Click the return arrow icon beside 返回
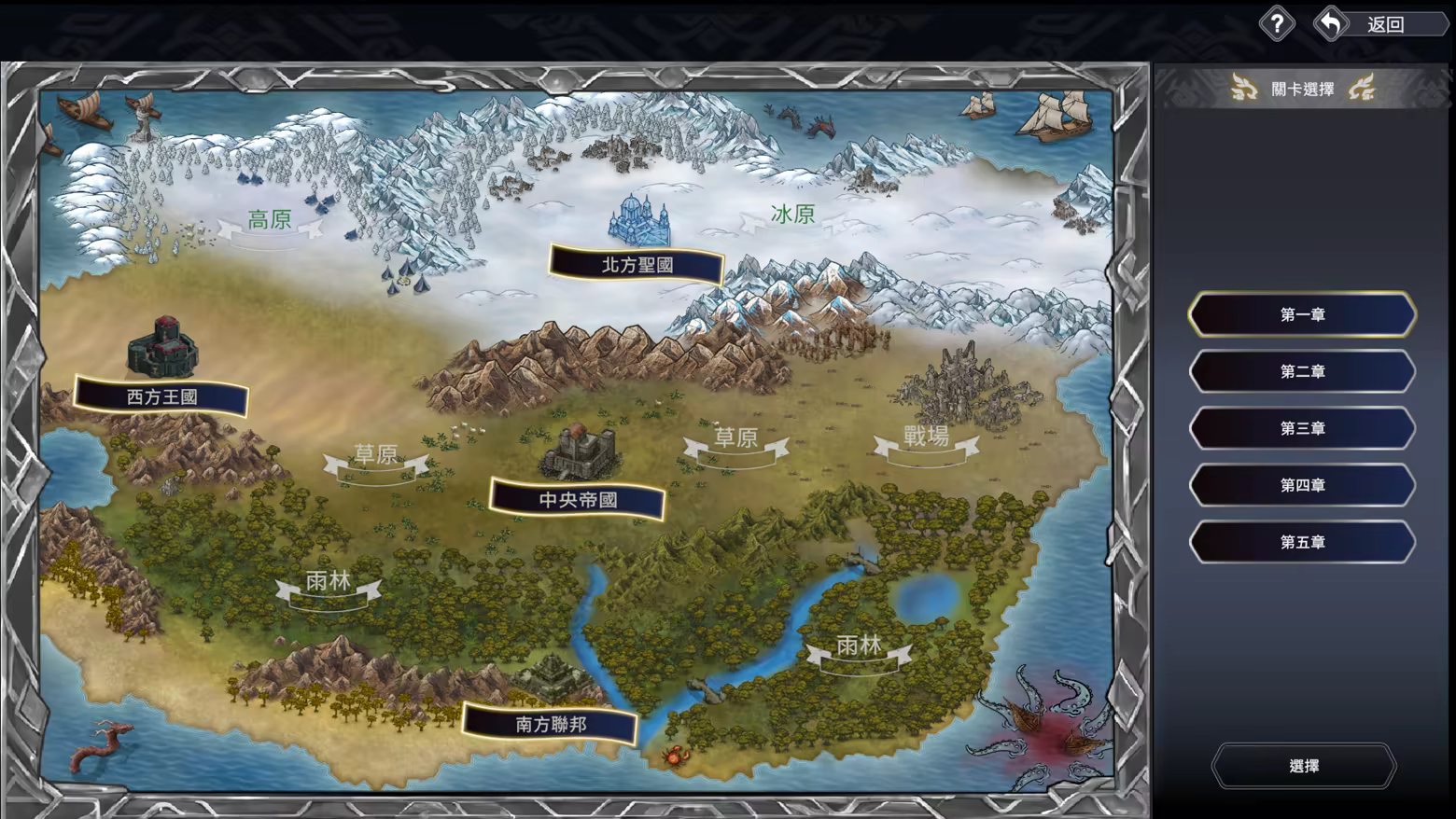Screen dimensions: 1456x819 (1332, 23)
